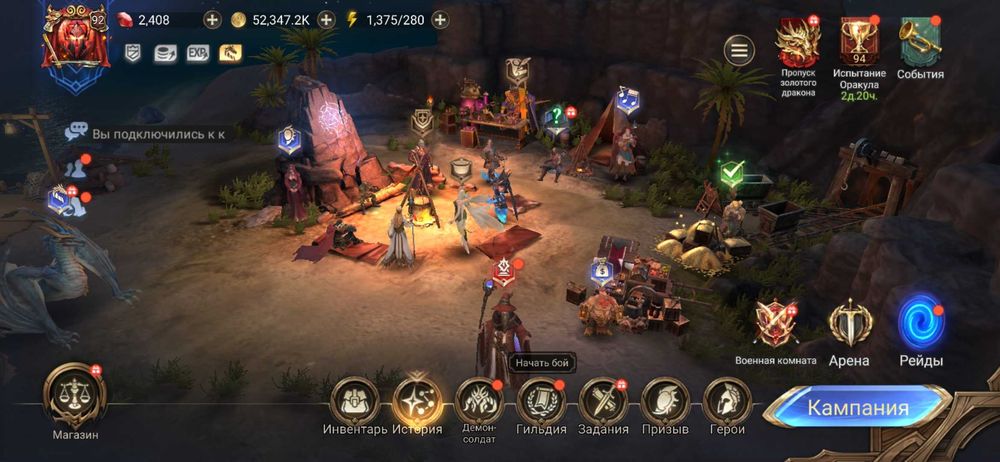This screenshot has height=462, width=1000.
Task: Open the Кампания campaign button
Action: pyautogui.click(x=857, y=408)
